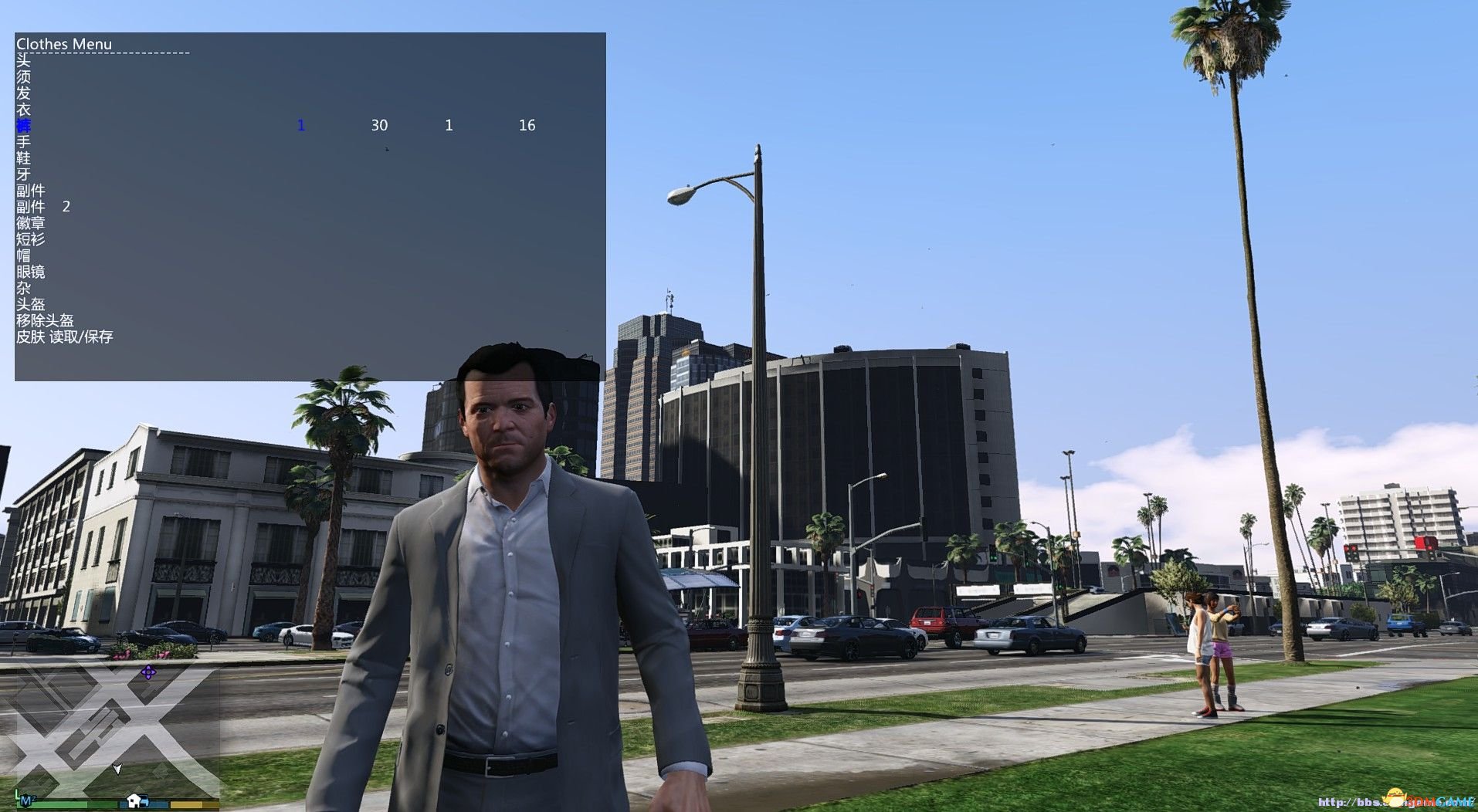Select the 发 hair option
1478x812 pixels.
[23, 93]
